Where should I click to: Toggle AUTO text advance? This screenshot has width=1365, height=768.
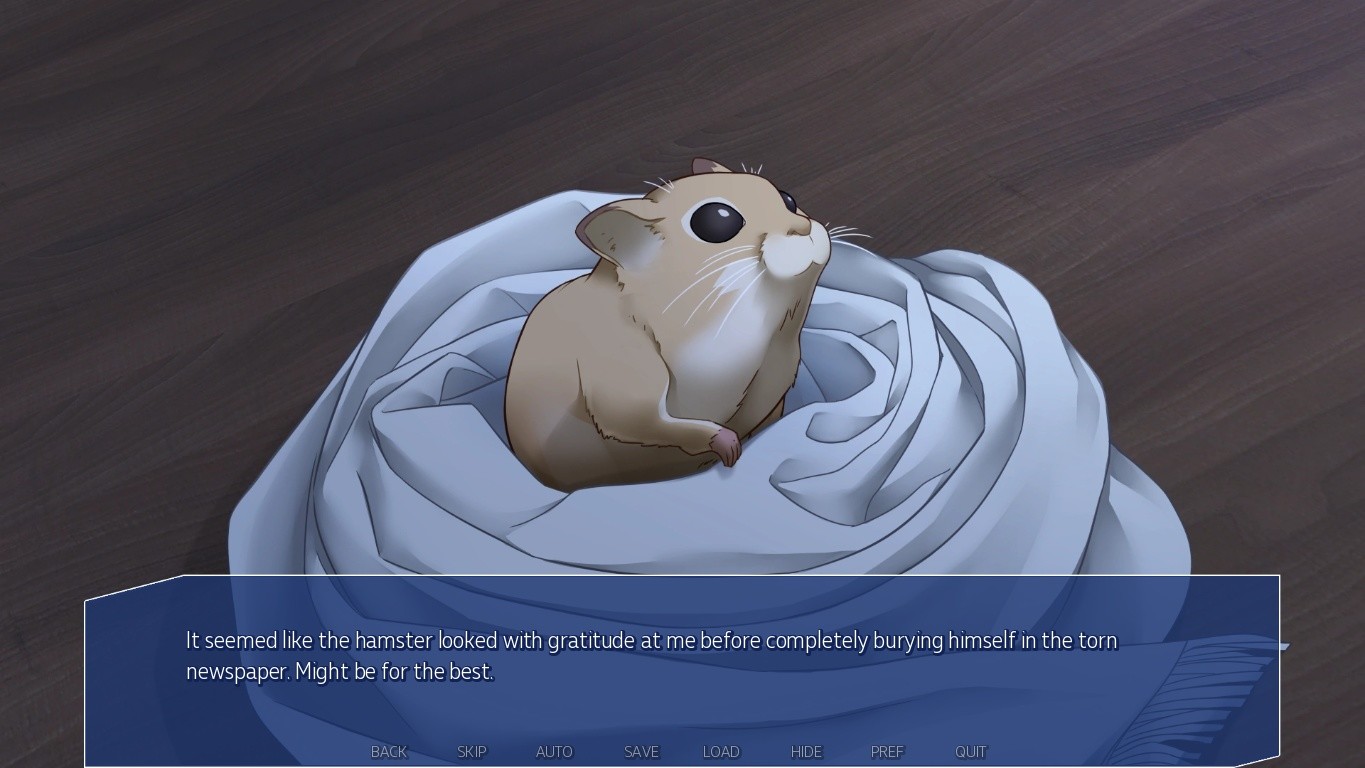[554, 752]
